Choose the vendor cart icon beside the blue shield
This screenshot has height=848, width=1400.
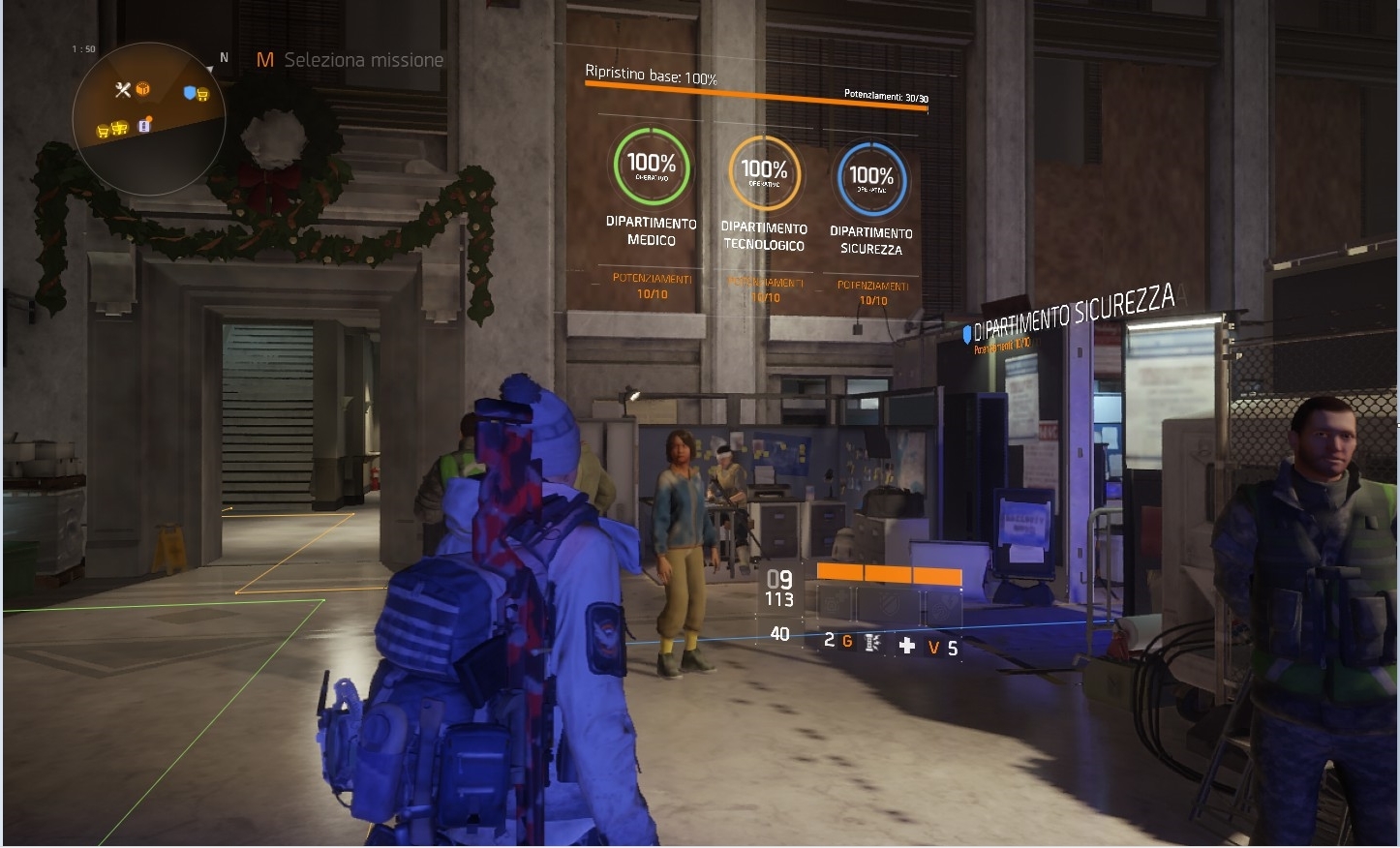(203, 95)
